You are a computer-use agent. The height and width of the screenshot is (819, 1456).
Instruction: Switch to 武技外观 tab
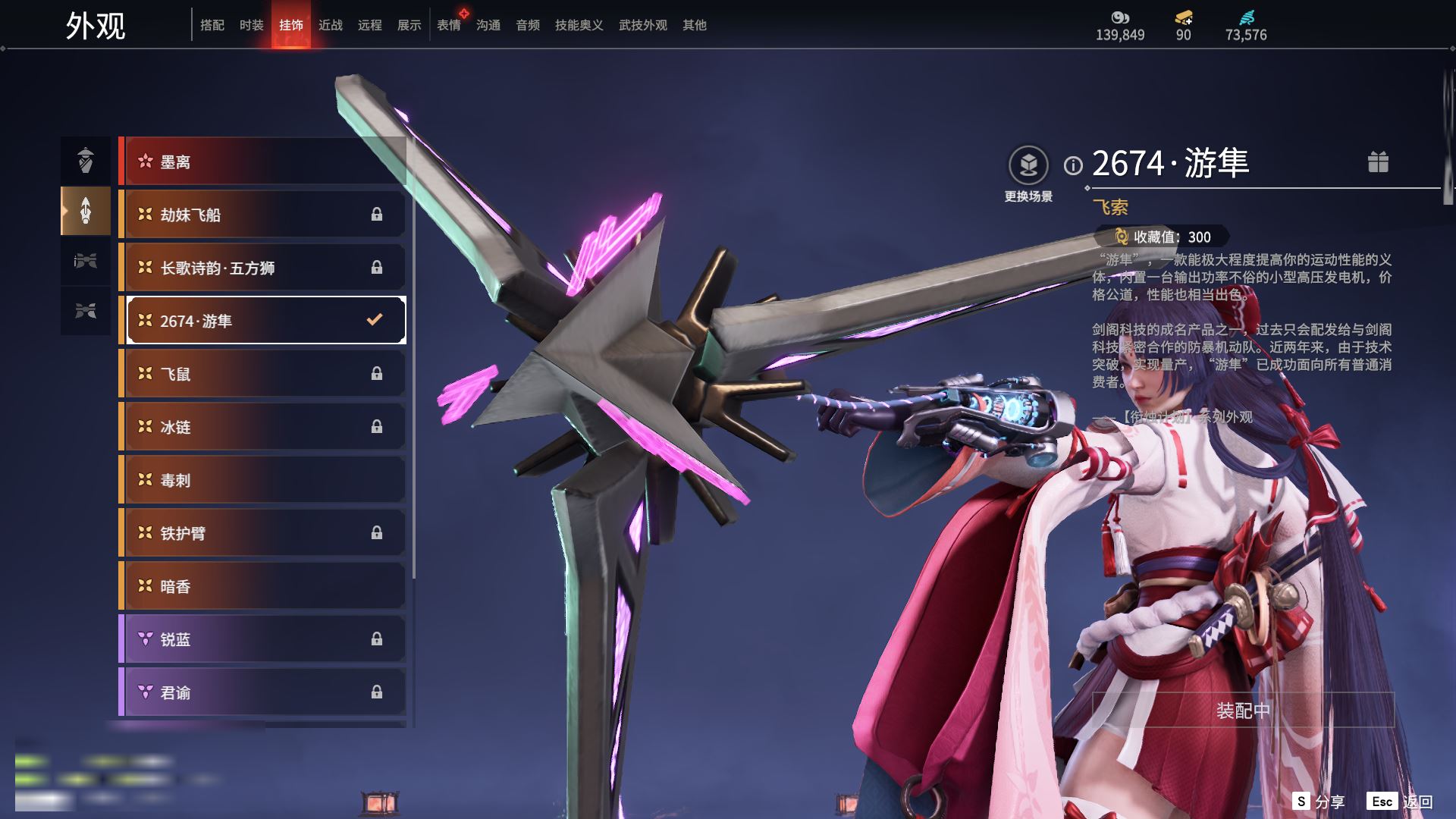(642, 25)
